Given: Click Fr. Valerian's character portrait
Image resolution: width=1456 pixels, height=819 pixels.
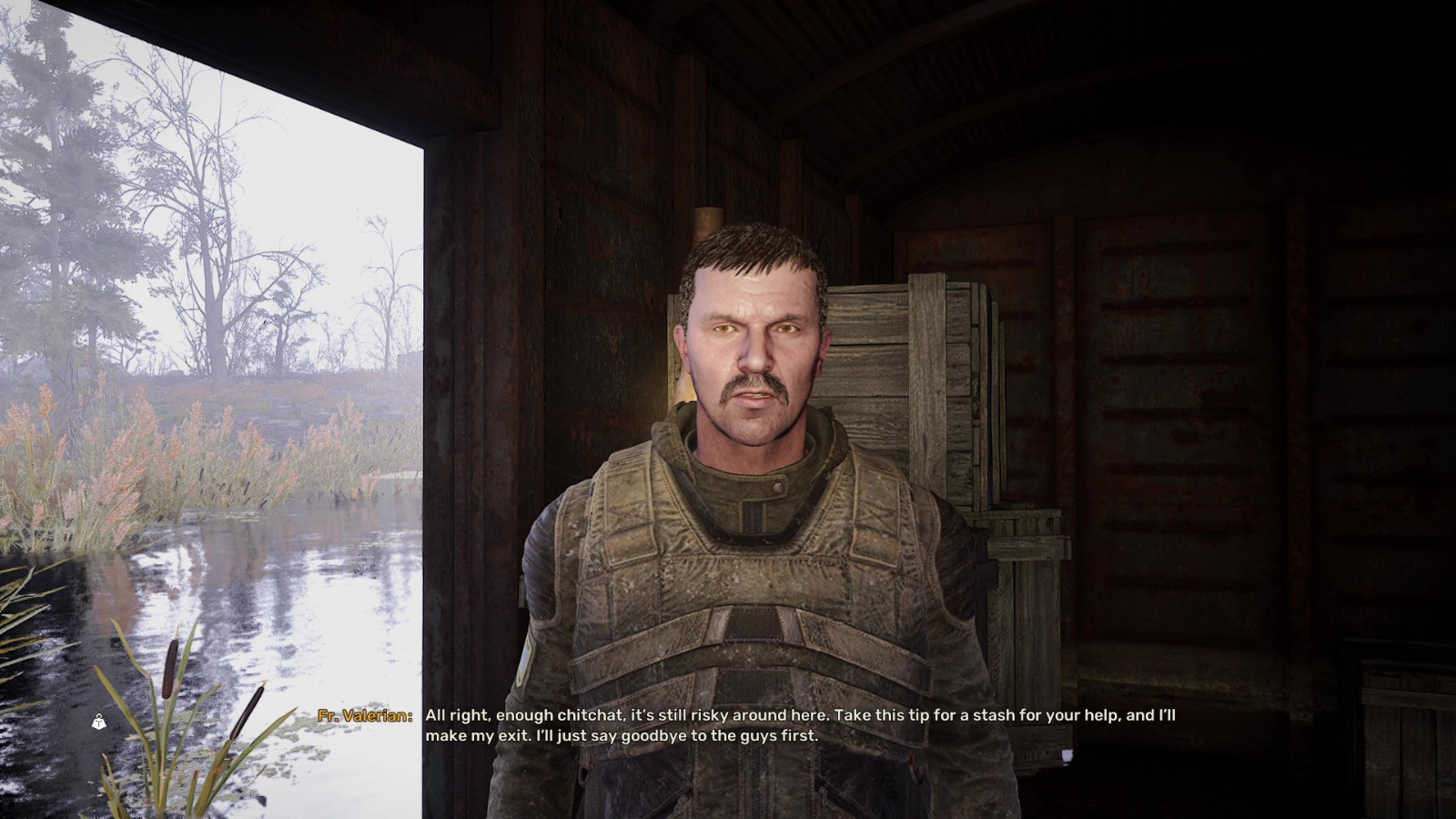Looking at the screenshot, I should (746, 455).
